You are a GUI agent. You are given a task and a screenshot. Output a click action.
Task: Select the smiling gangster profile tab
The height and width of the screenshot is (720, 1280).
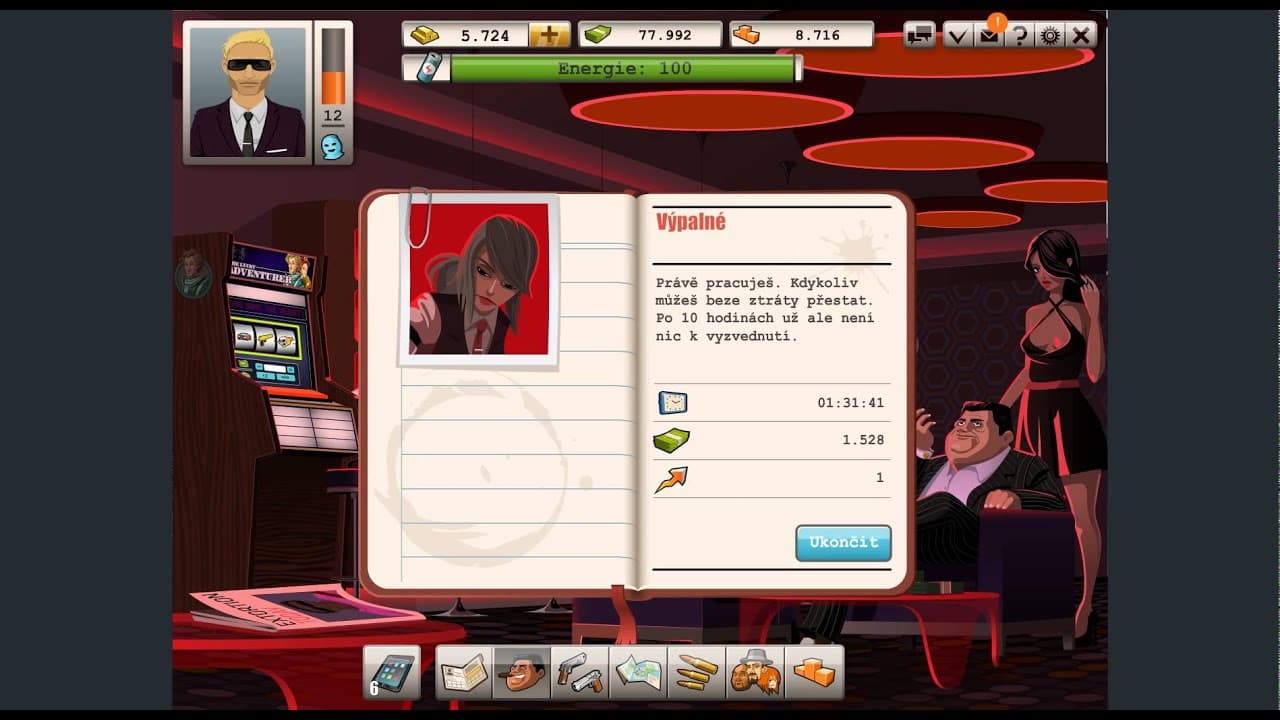coord(521,672)
